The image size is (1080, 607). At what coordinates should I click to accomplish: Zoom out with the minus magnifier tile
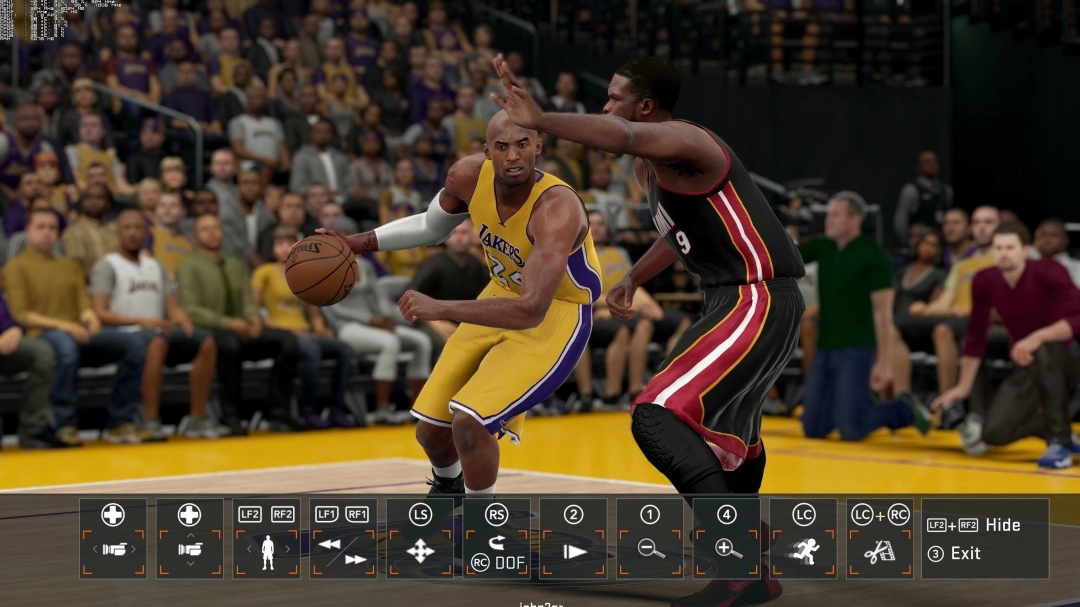tap(650, 539)
